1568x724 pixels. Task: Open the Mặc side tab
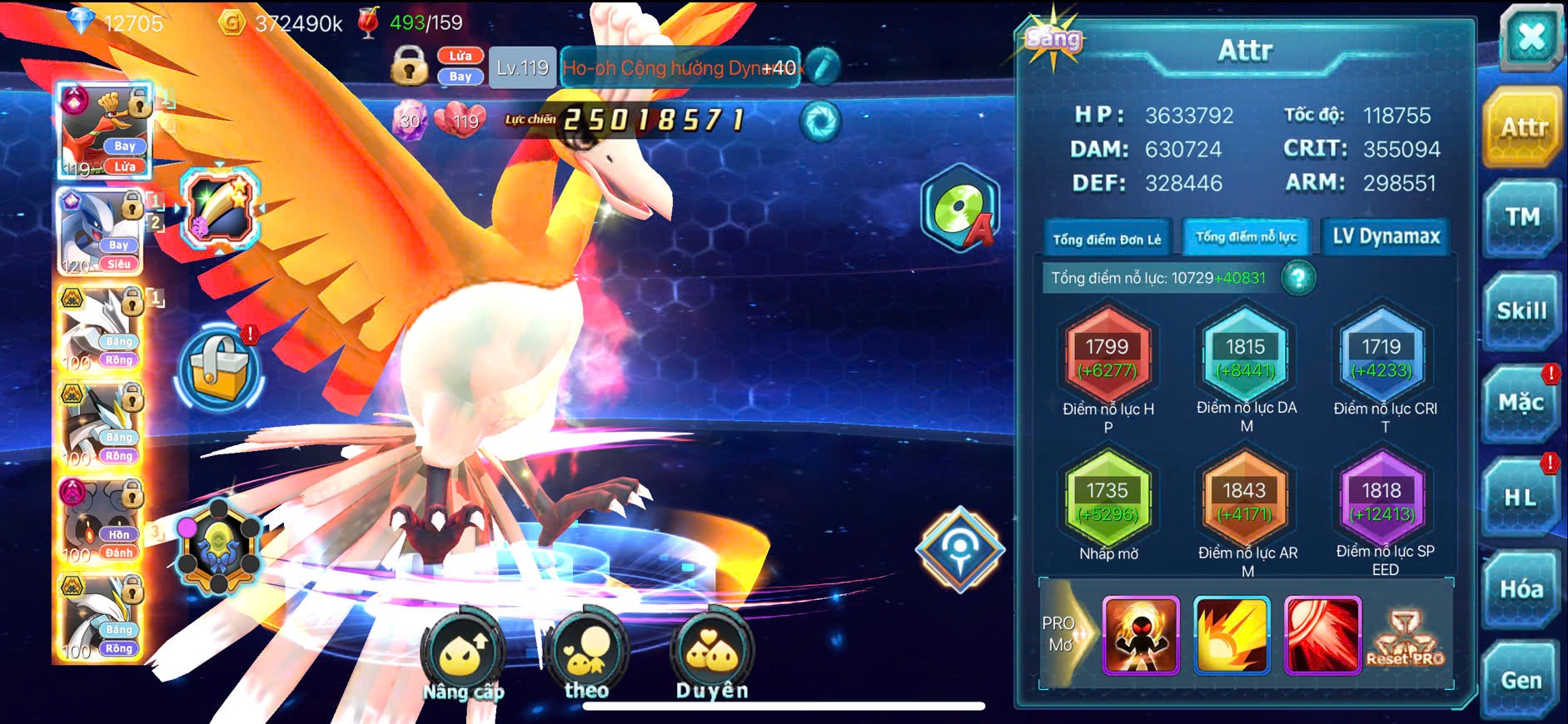pyautogui.click(x=1521, y=404)
